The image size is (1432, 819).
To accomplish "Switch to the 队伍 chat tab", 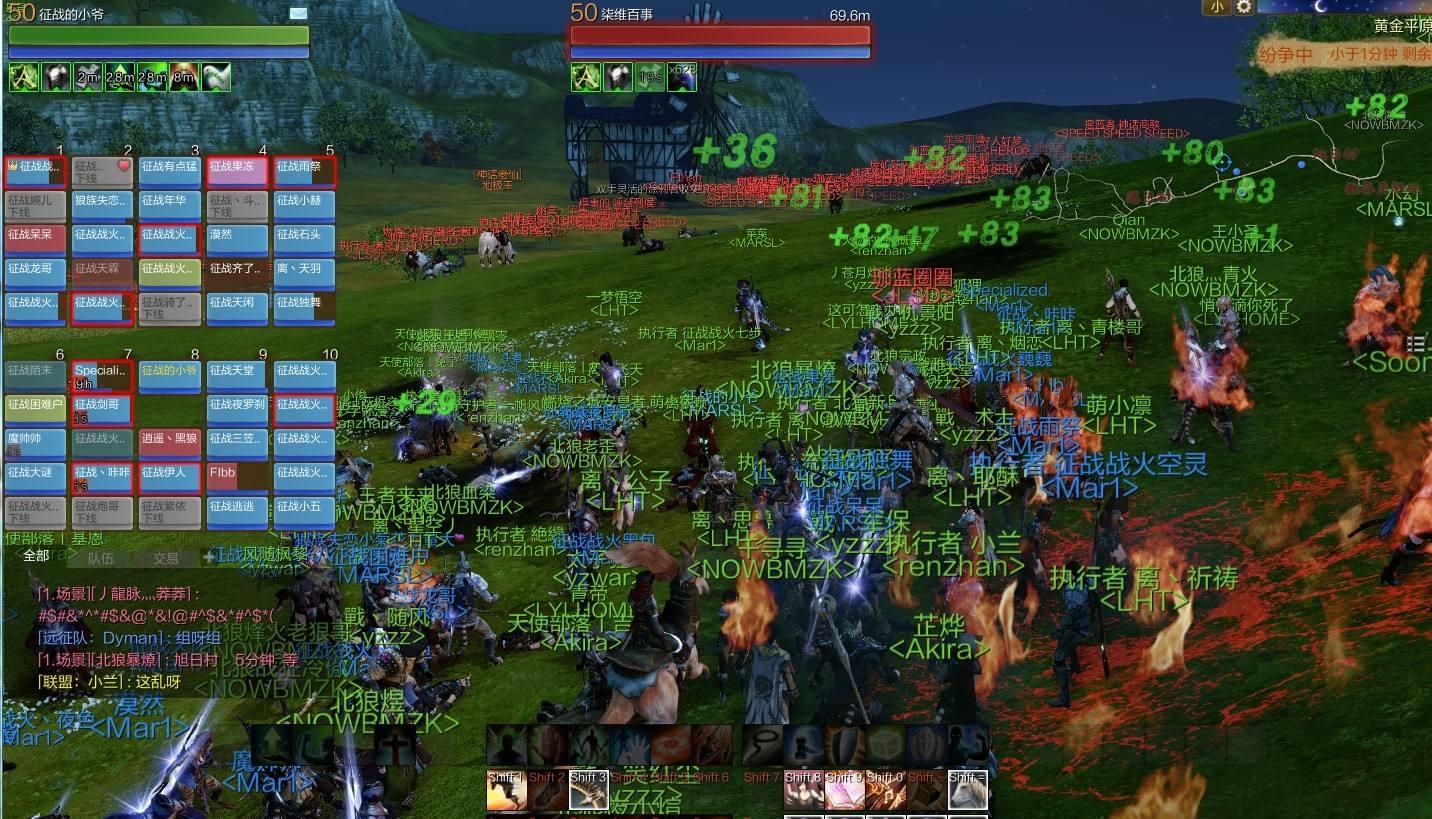I will (100, 559).
